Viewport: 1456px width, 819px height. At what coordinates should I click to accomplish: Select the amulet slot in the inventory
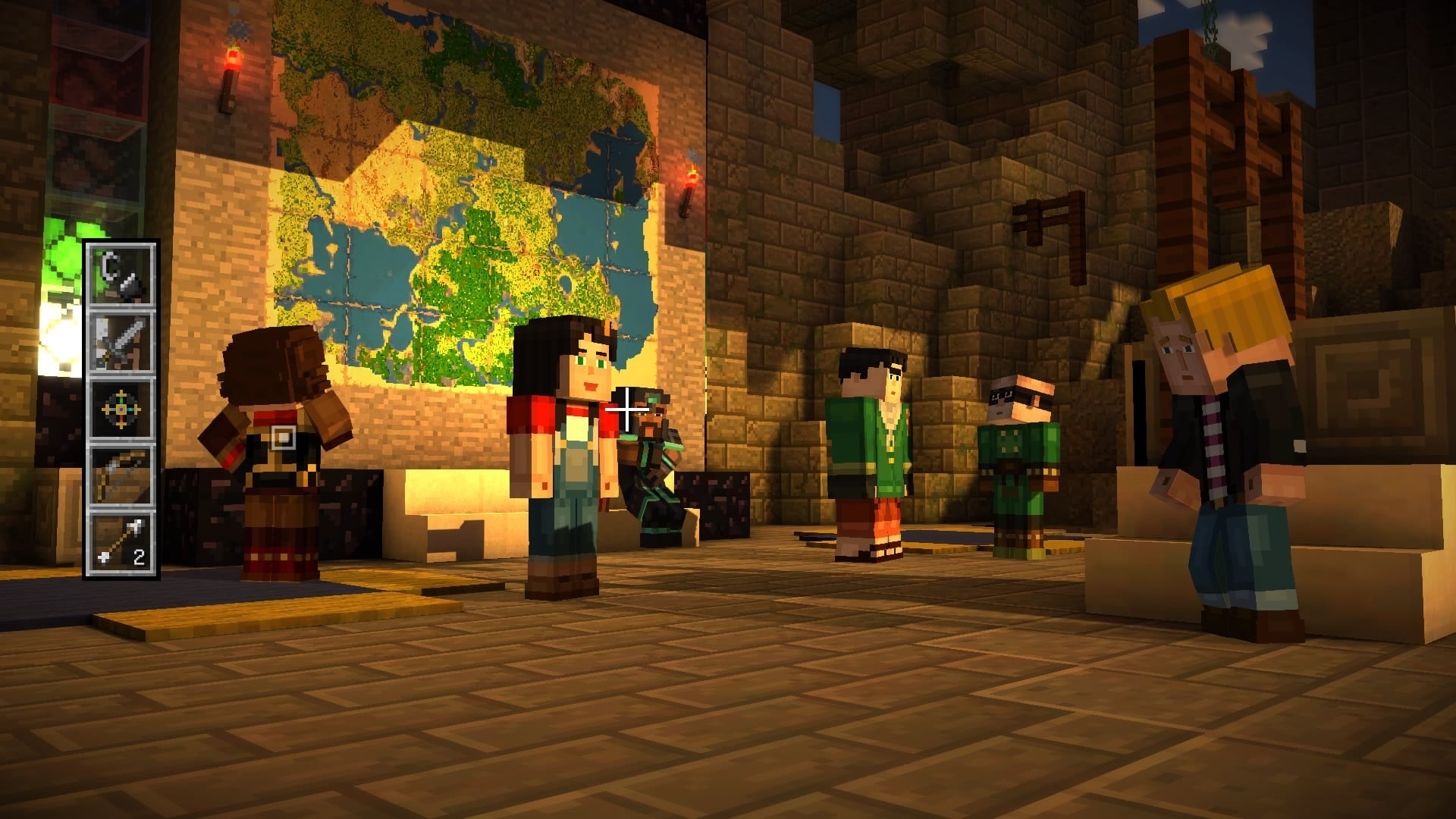click(x=121, y=409)
